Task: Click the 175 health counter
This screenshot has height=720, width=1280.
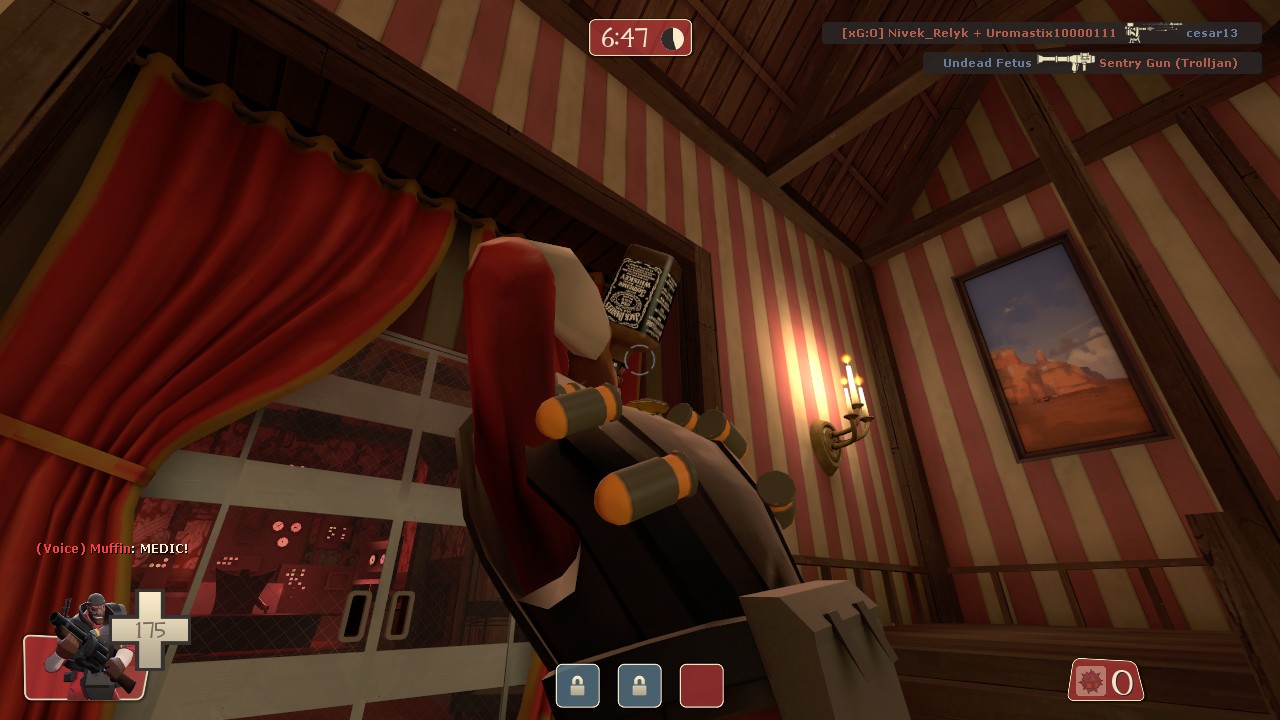Action: [148, 629]
